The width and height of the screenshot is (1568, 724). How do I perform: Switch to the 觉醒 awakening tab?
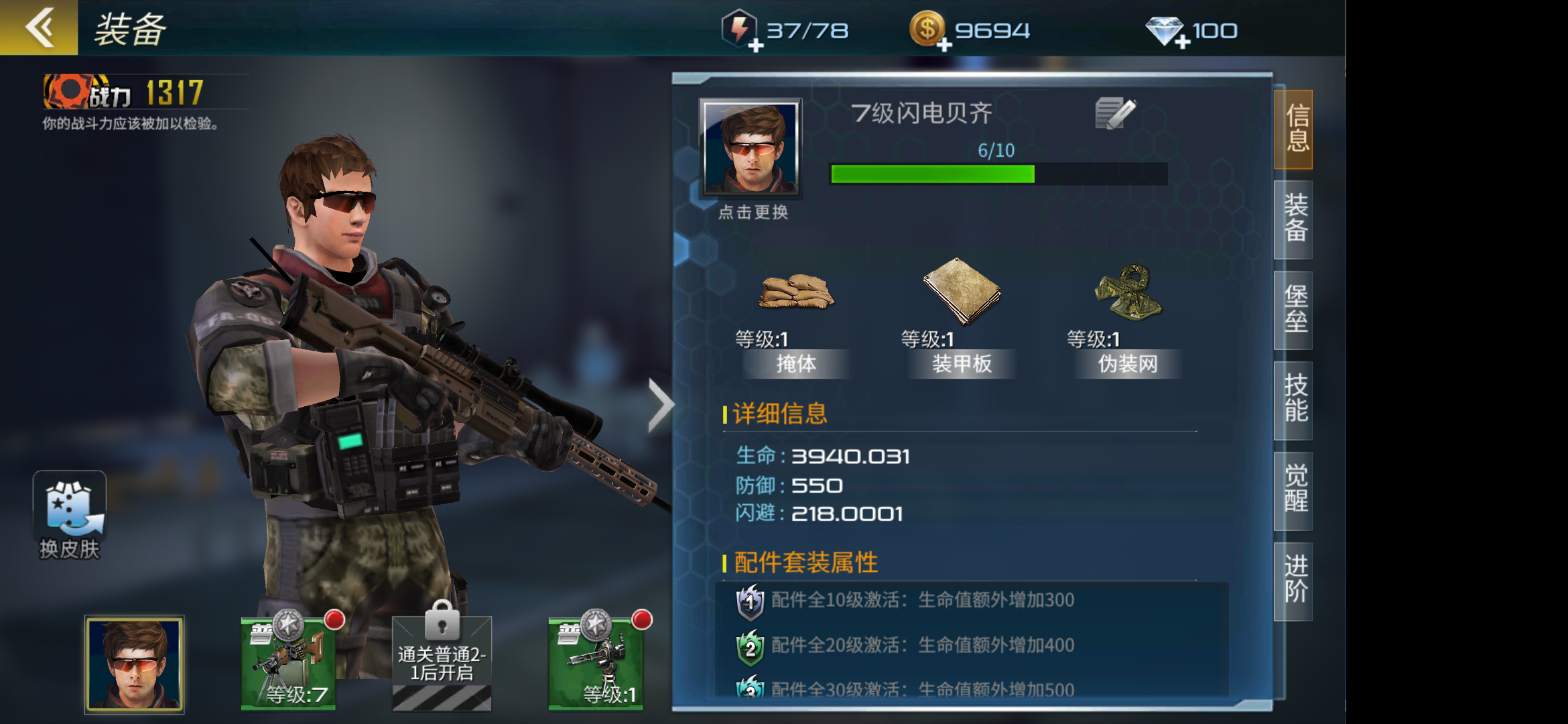click(1293, 489)
